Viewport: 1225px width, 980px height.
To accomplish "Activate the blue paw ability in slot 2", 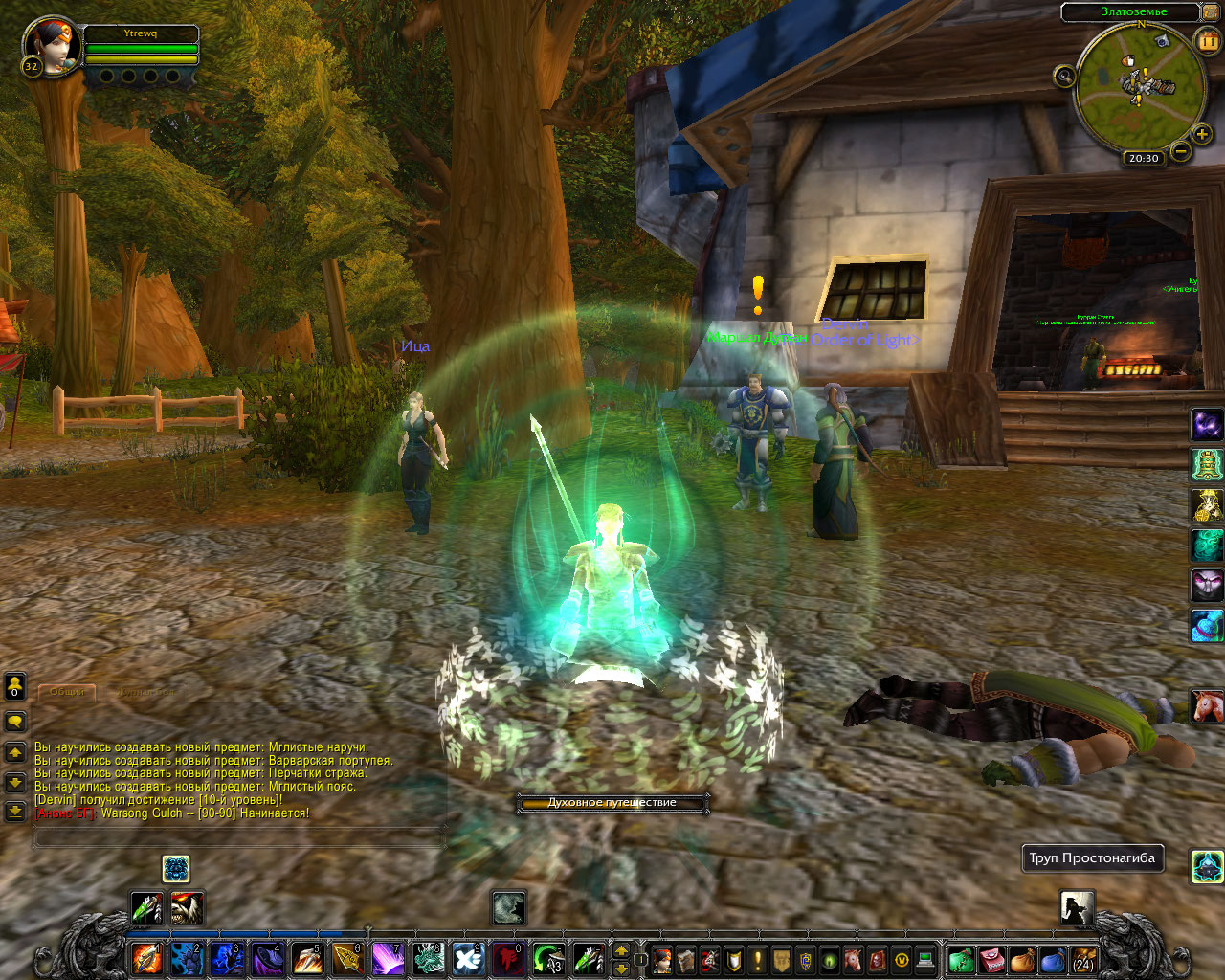I will point(187,958).
